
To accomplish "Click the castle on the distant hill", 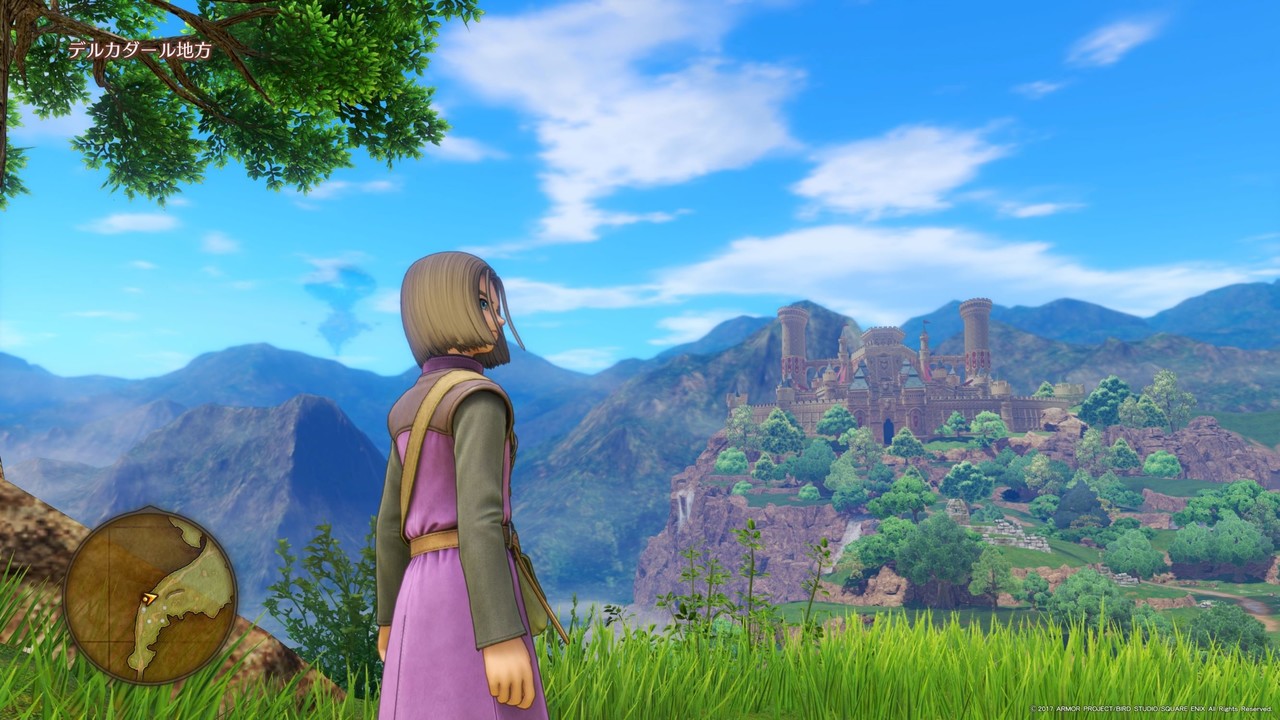I will (x=890, y=380).
